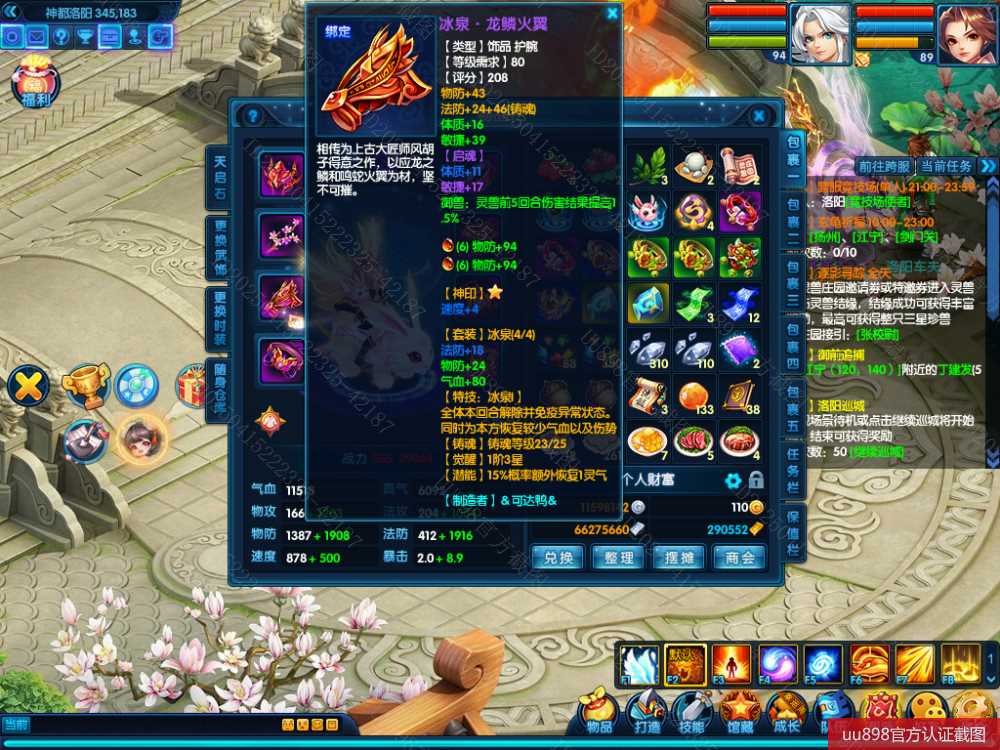Open the 技能 skills menu
This screenshot has height=750, width=1000.
point(692,712)
